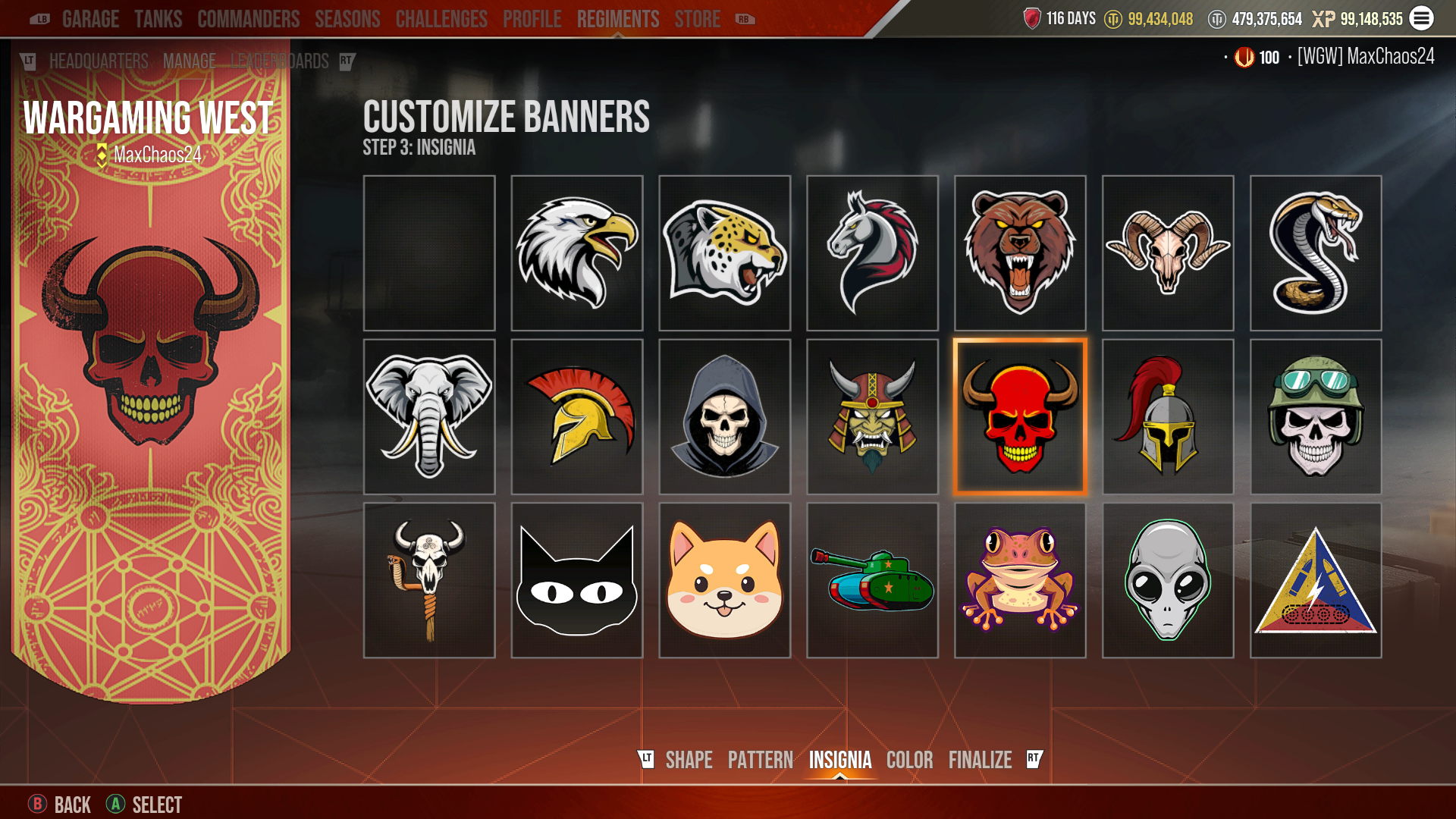Choose the blank empty insignia tile
Image resolution: width=1456 pixels, height=819 pixels.
(429, 253)
